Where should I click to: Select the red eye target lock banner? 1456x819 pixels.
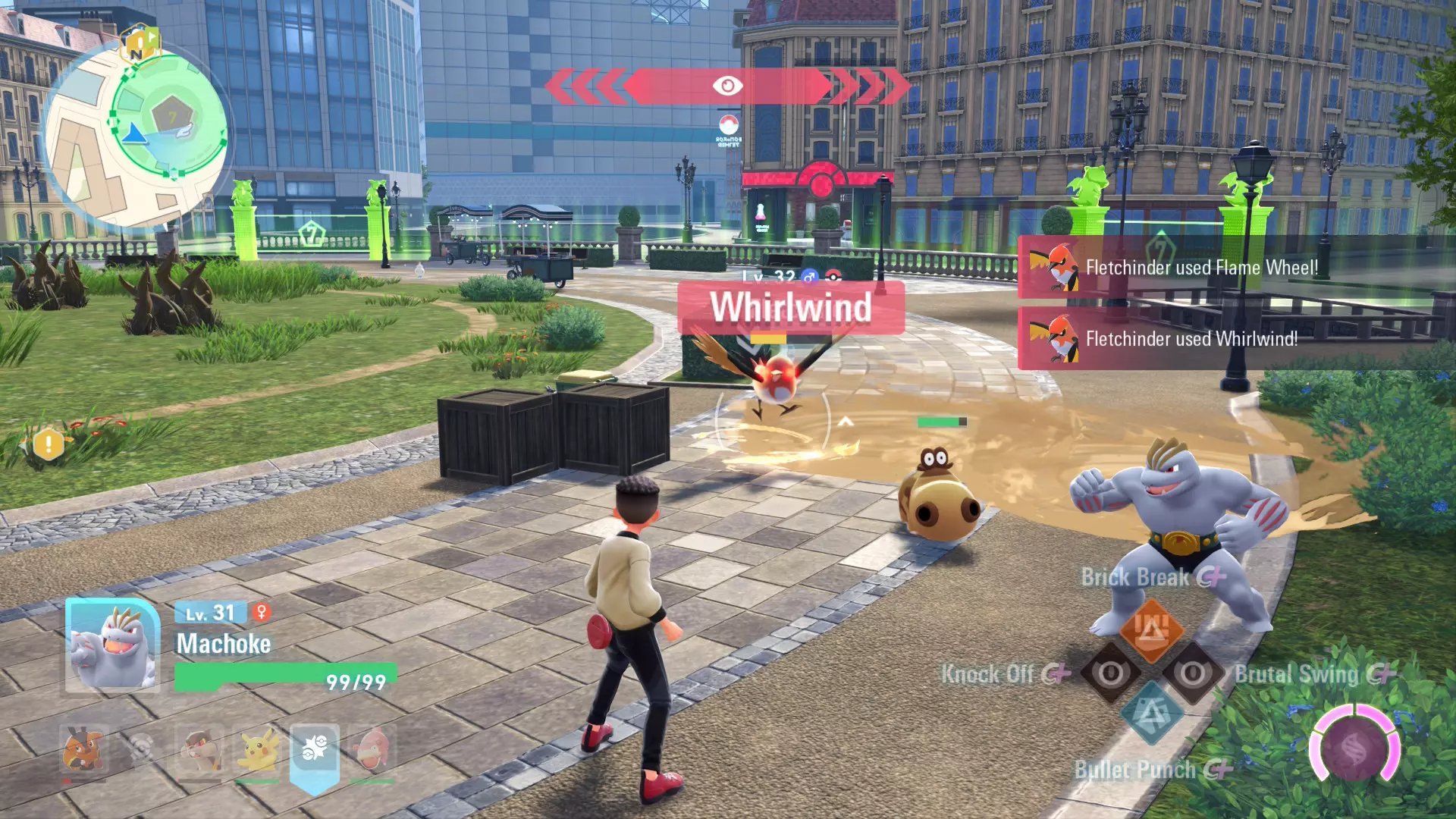726,86
